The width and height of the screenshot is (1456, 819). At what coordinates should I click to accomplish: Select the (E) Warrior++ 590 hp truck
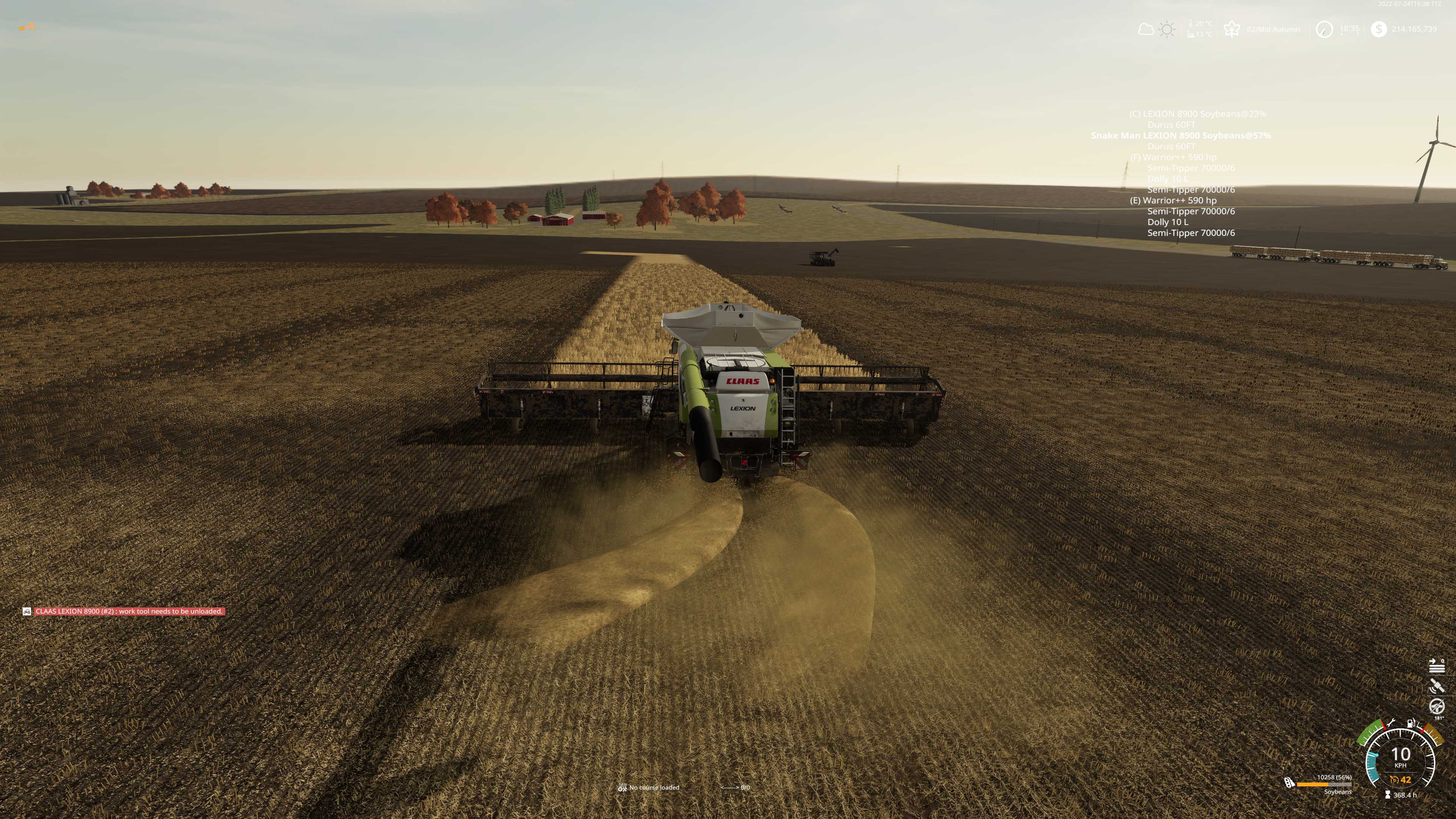pos(1173,201)
